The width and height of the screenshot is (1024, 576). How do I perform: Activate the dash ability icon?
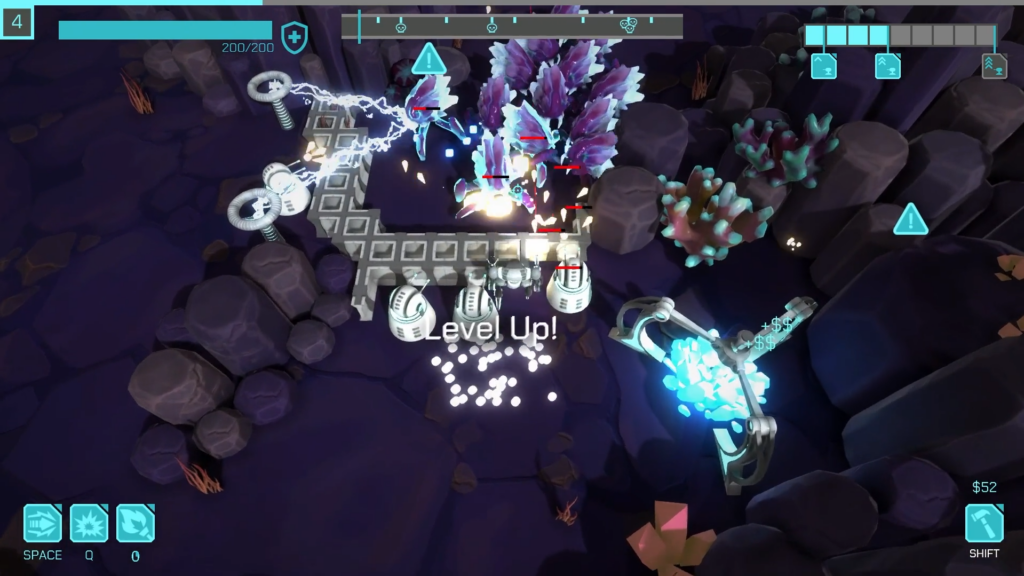[x=43, y=523]
